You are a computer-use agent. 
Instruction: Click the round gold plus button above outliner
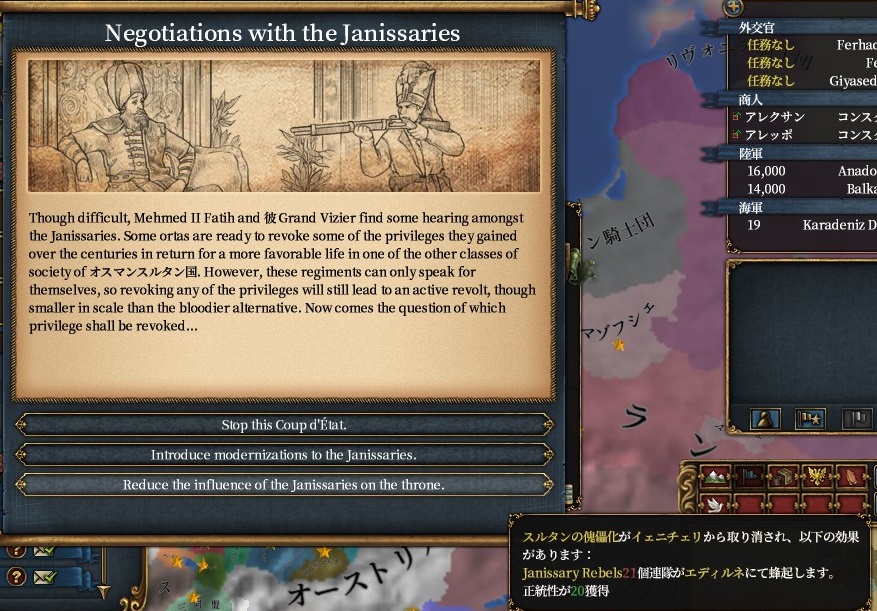tap(733, 8)
